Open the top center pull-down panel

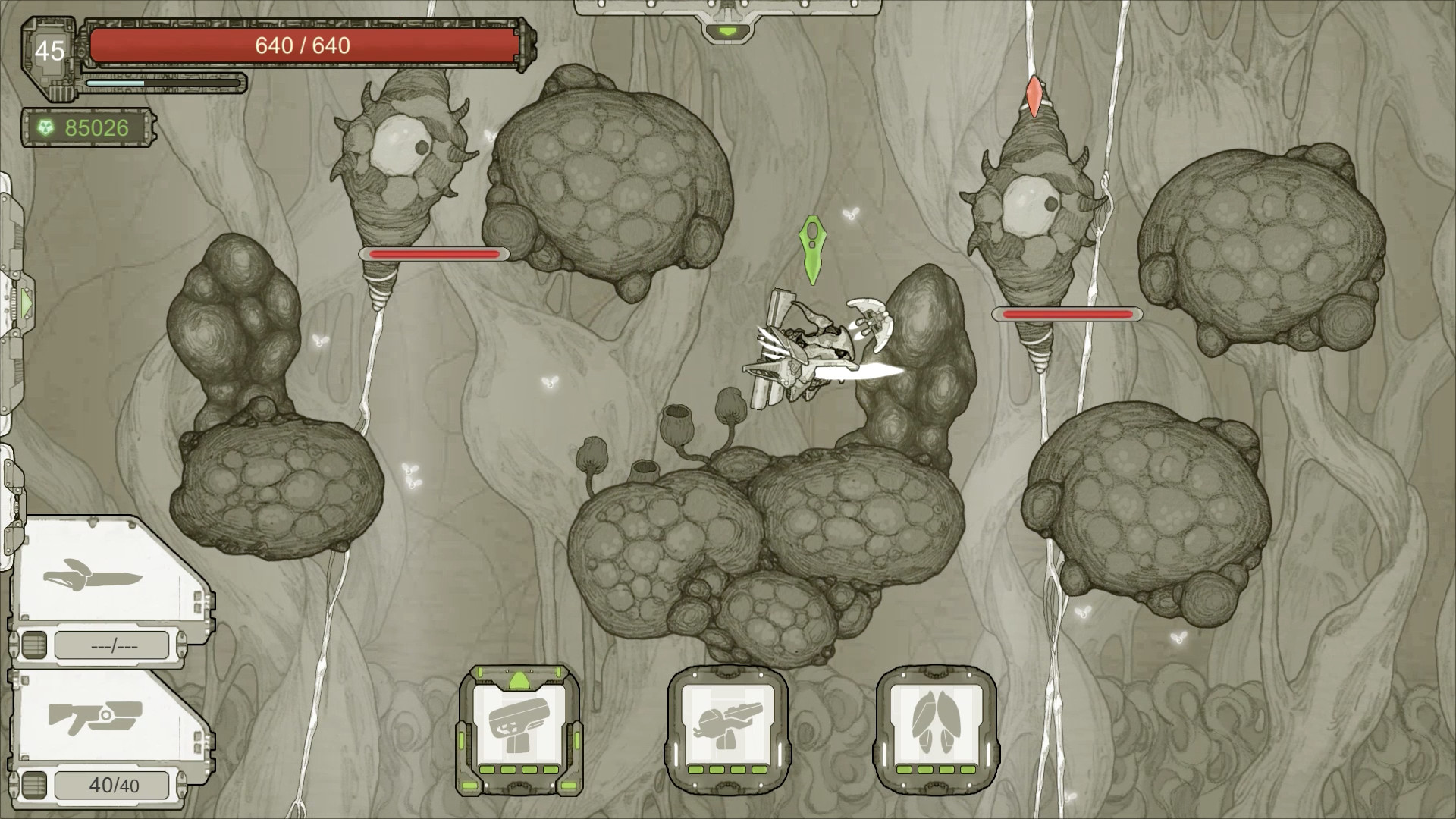click(727, 30)
